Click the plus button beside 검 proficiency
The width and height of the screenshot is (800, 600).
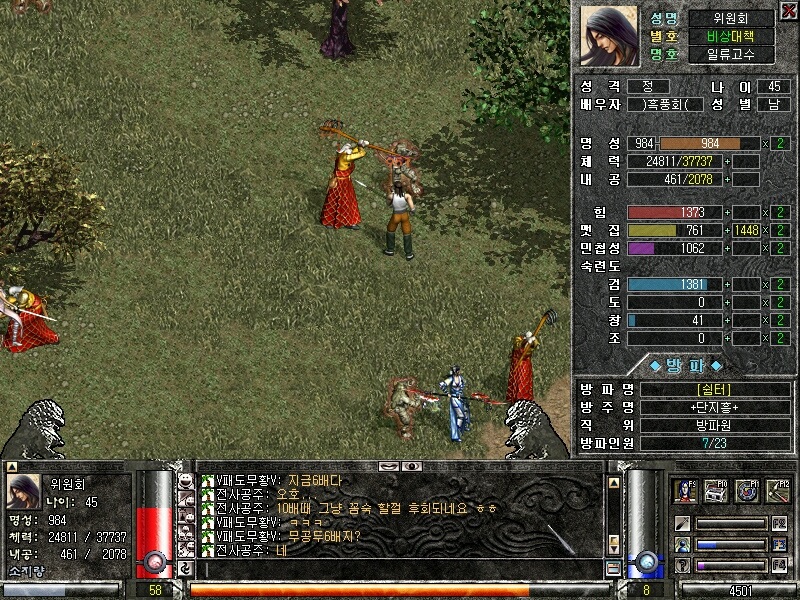tap(727, 285)
